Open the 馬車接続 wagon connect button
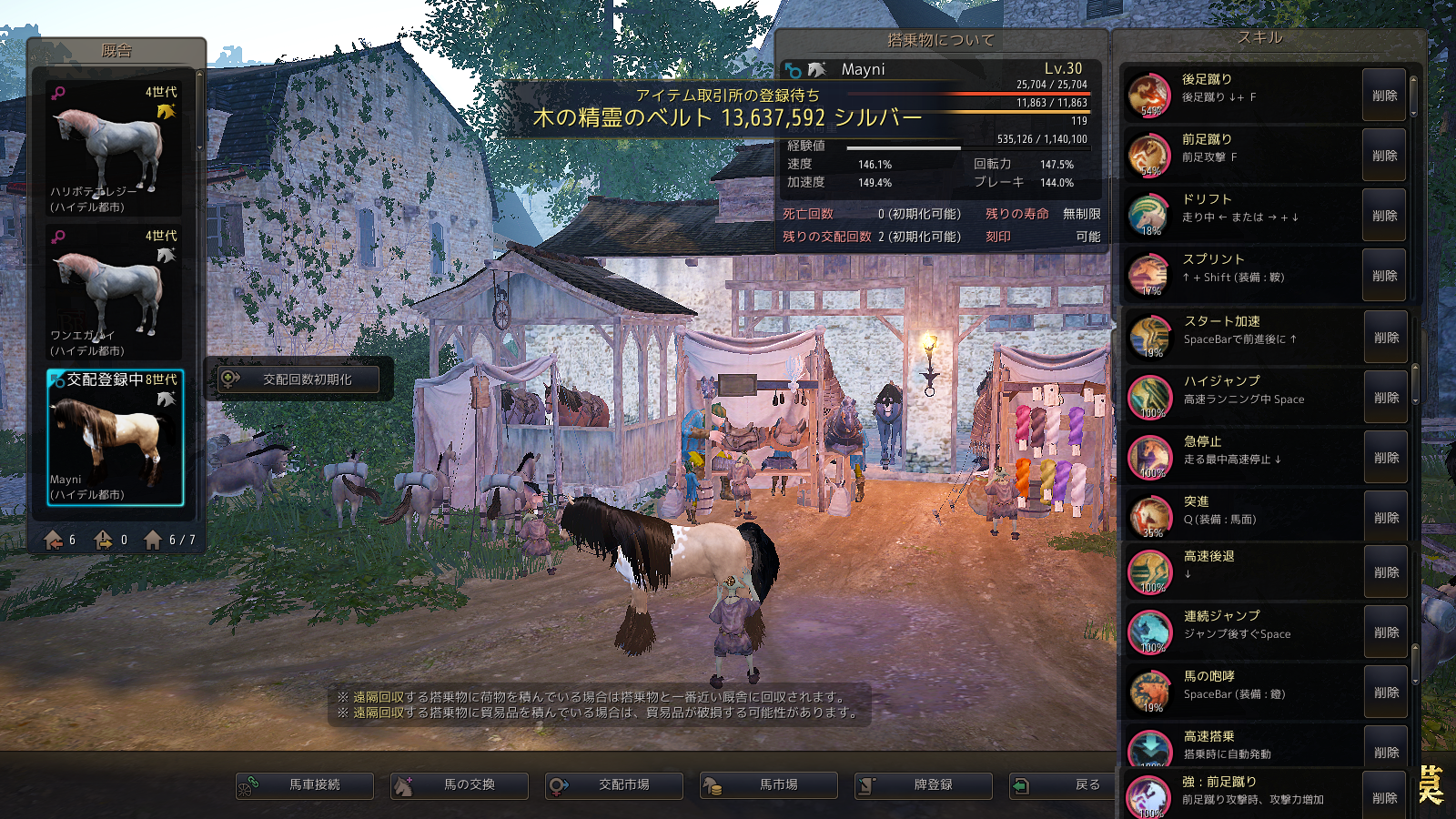 [x=305, y=784]
